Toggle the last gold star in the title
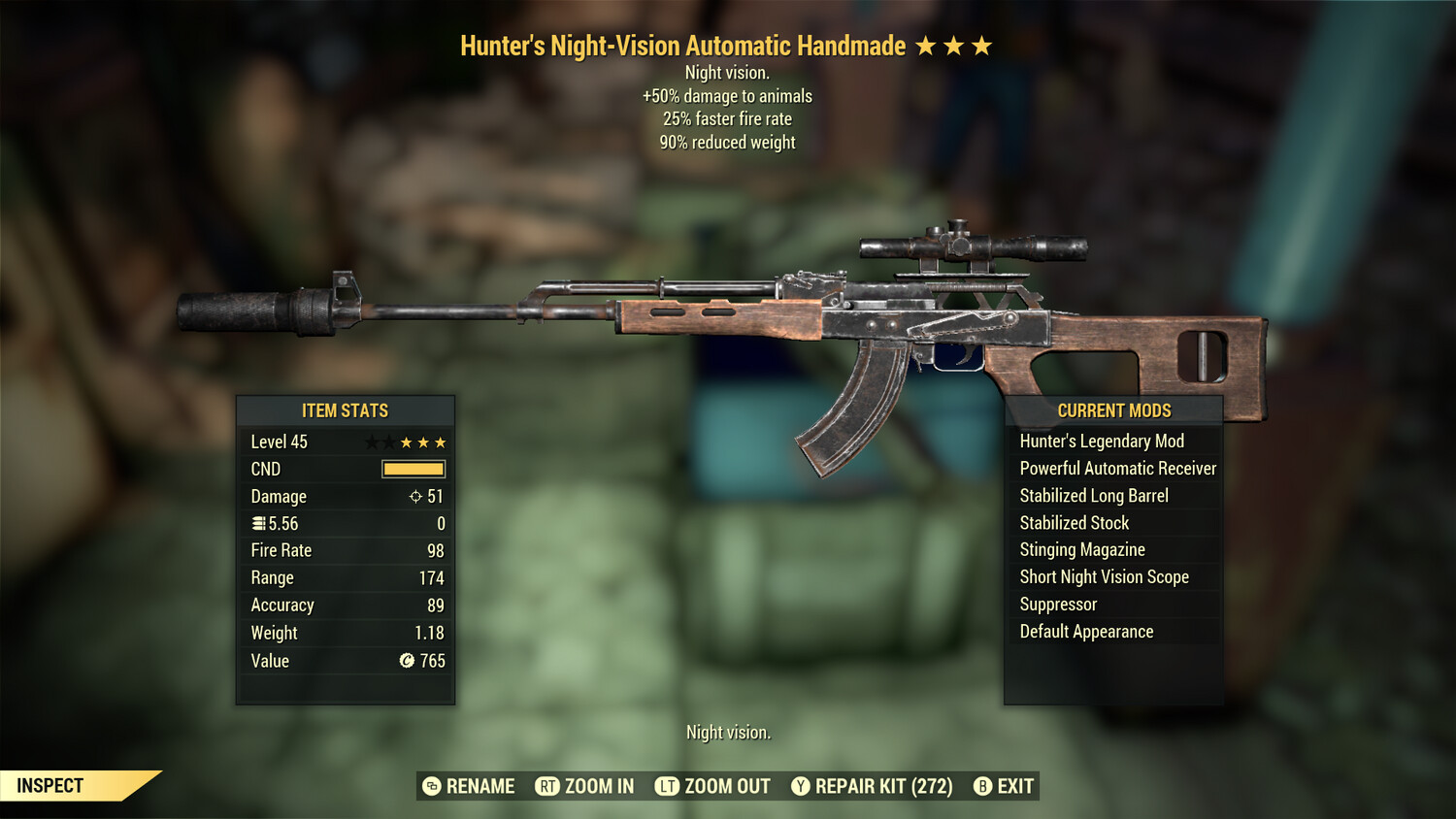Screen dimensions: 1456x819 983,45
